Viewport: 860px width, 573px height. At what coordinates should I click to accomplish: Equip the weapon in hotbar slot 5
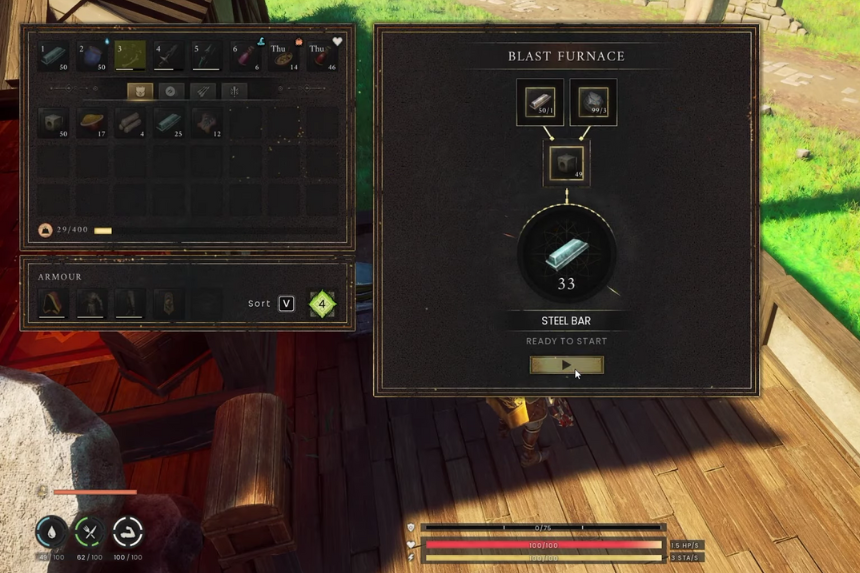[207, 56]
